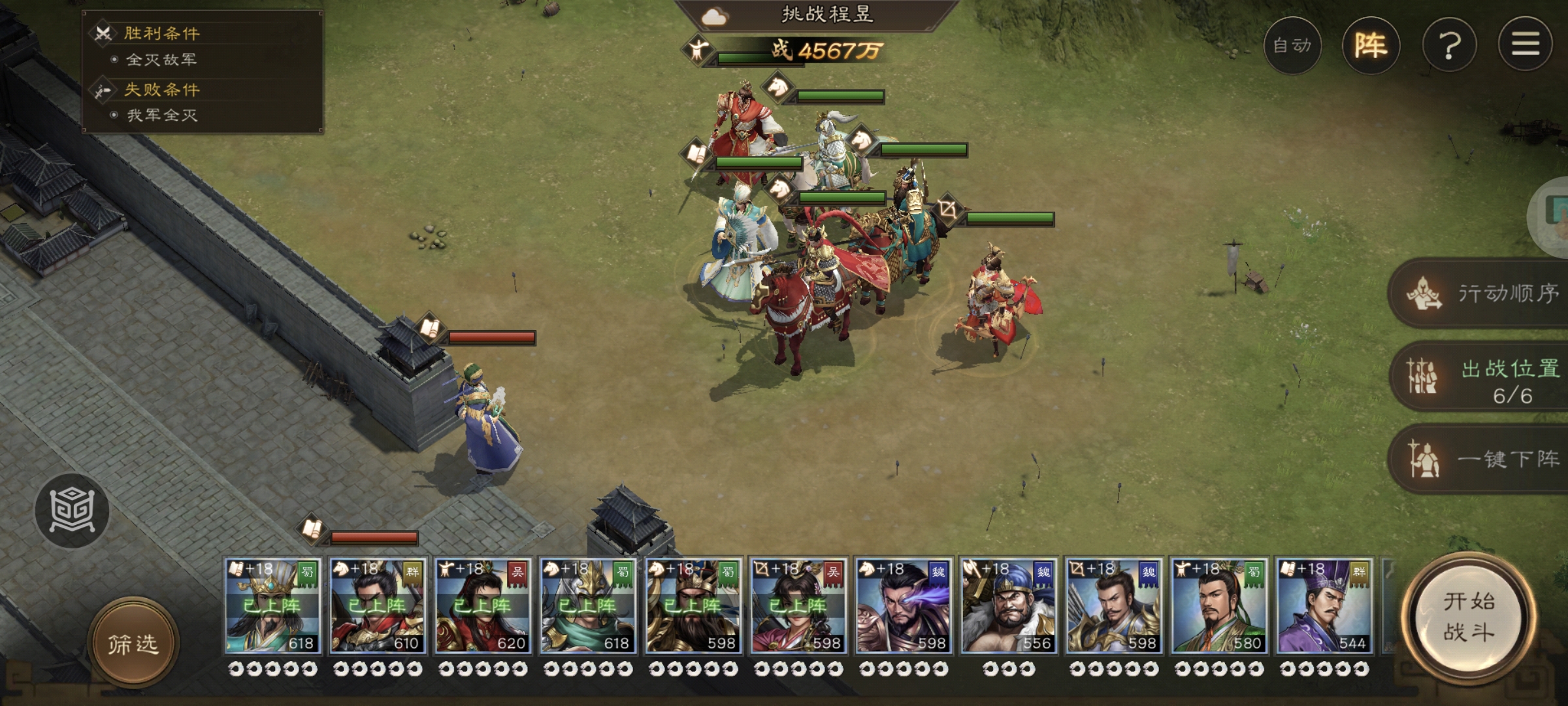Open the question mark help
Viewport: 1568px width, 706px height.
(x=1449, y=45)
